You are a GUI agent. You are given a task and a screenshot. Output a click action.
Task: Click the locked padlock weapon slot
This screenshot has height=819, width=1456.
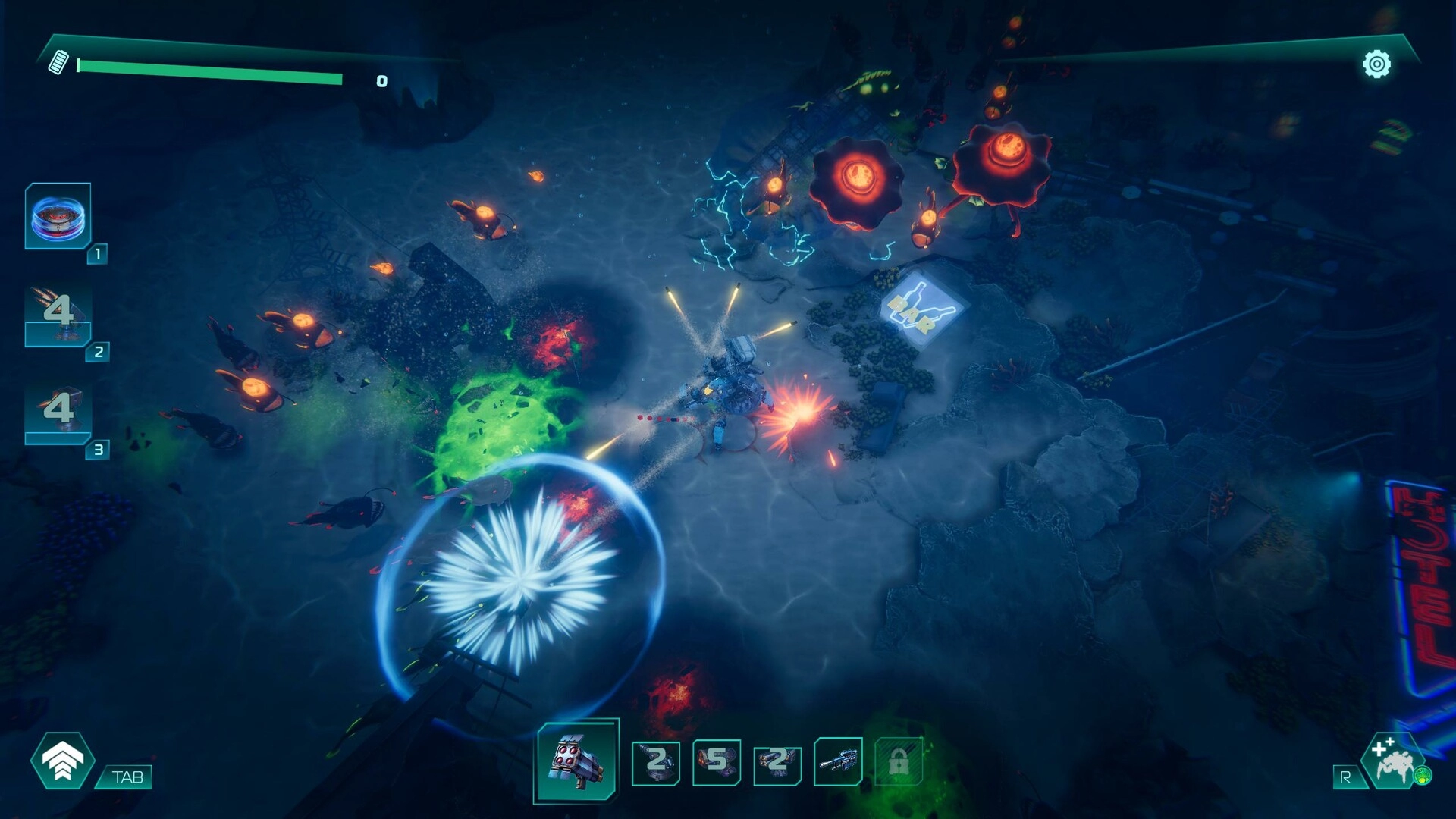coord(899,762)
